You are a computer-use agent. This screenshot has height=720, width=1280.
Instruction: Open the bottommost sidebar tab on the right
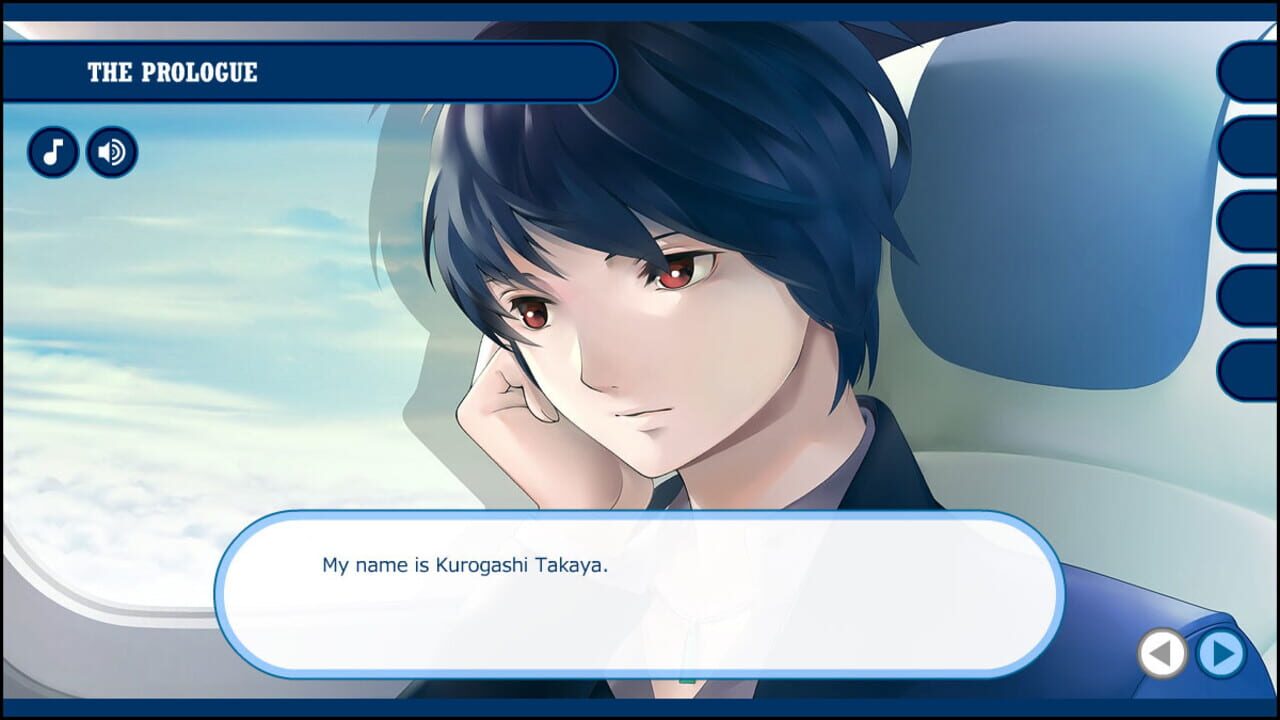click(1250, 368)
